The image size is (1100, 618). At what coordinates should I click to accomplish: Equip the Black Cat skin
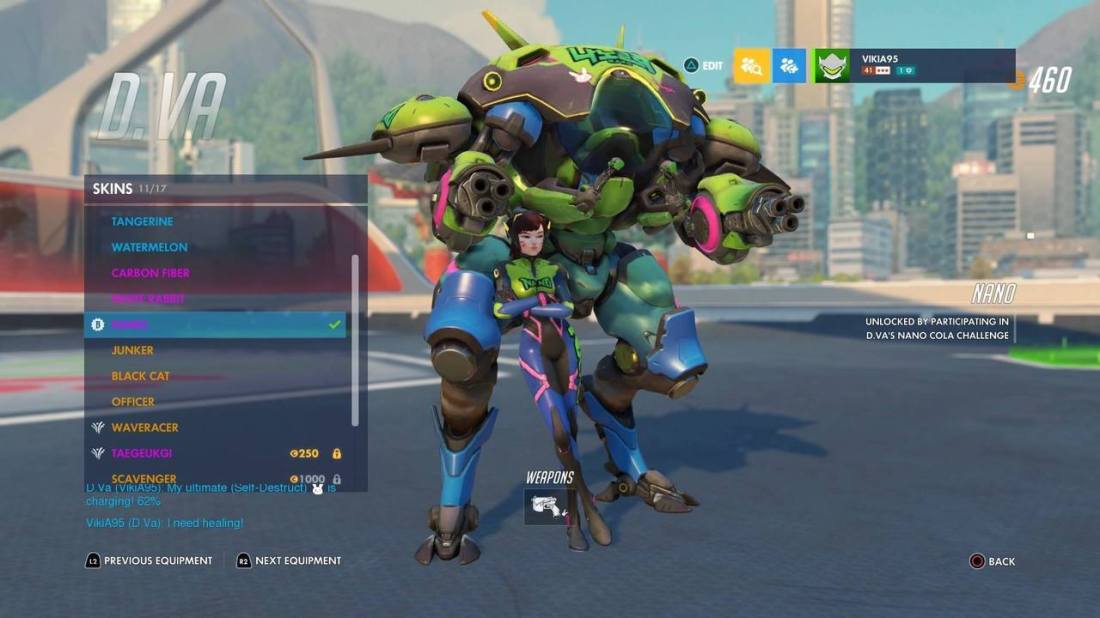point(140,376)
